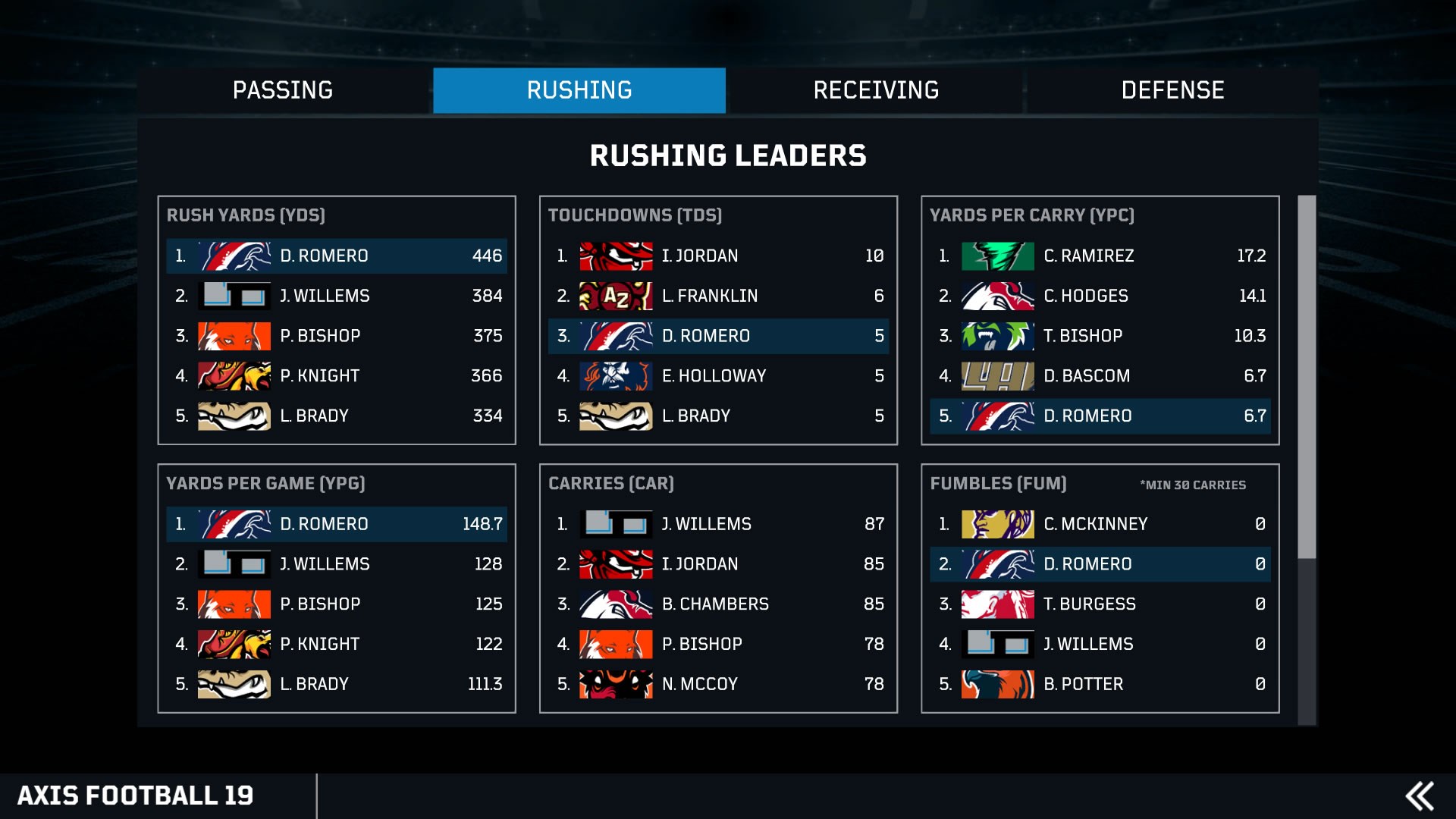Open the DEFENSE tab
The image size is (1456, 819).
1172,90
